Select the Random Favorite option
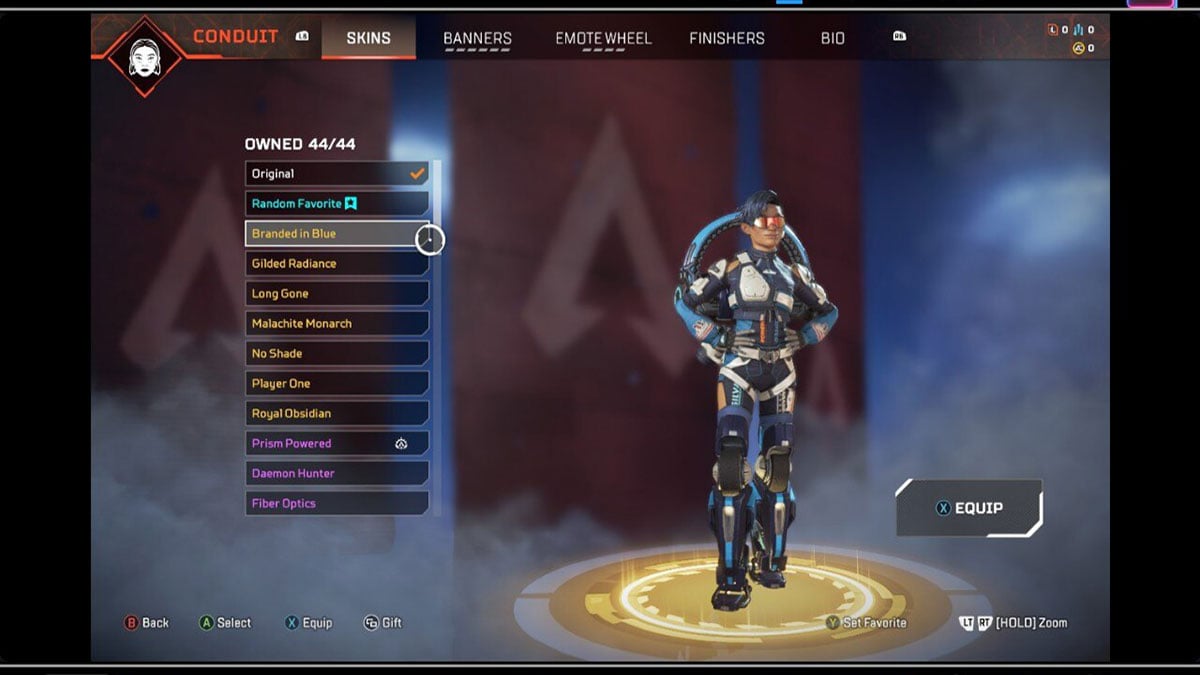This screenshot has height=675, width=1200. tap(337, 204)
